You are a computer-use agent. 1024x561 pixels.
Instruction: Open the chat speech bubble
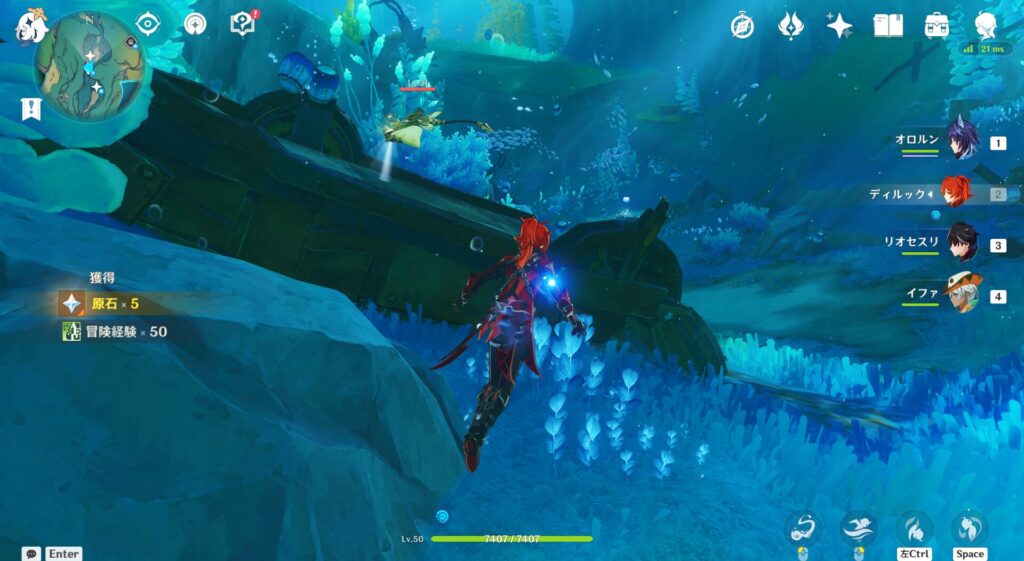(32, 553)
